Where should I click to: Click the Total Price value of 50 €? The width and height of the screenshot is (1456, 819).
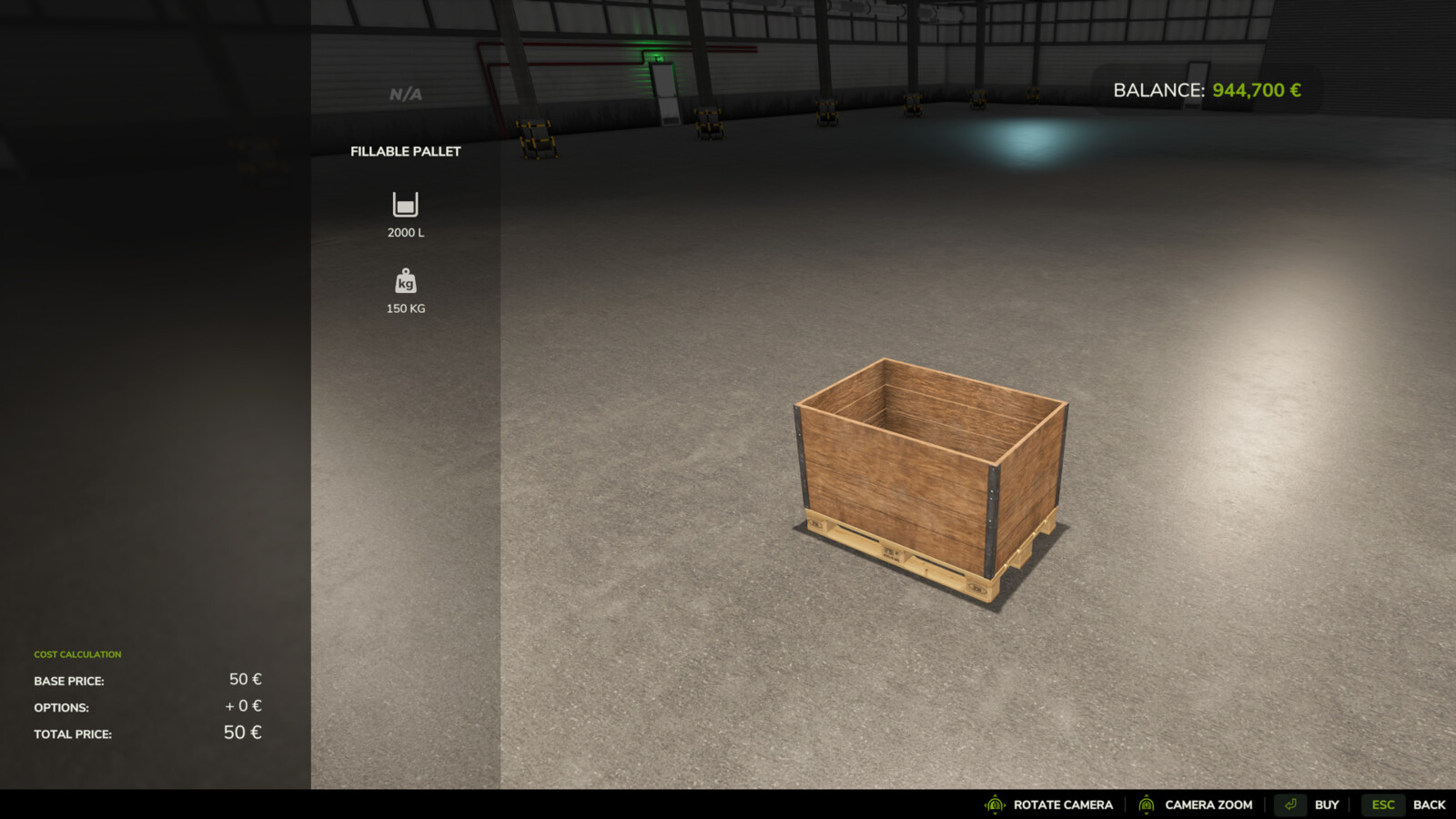point(242,732)
